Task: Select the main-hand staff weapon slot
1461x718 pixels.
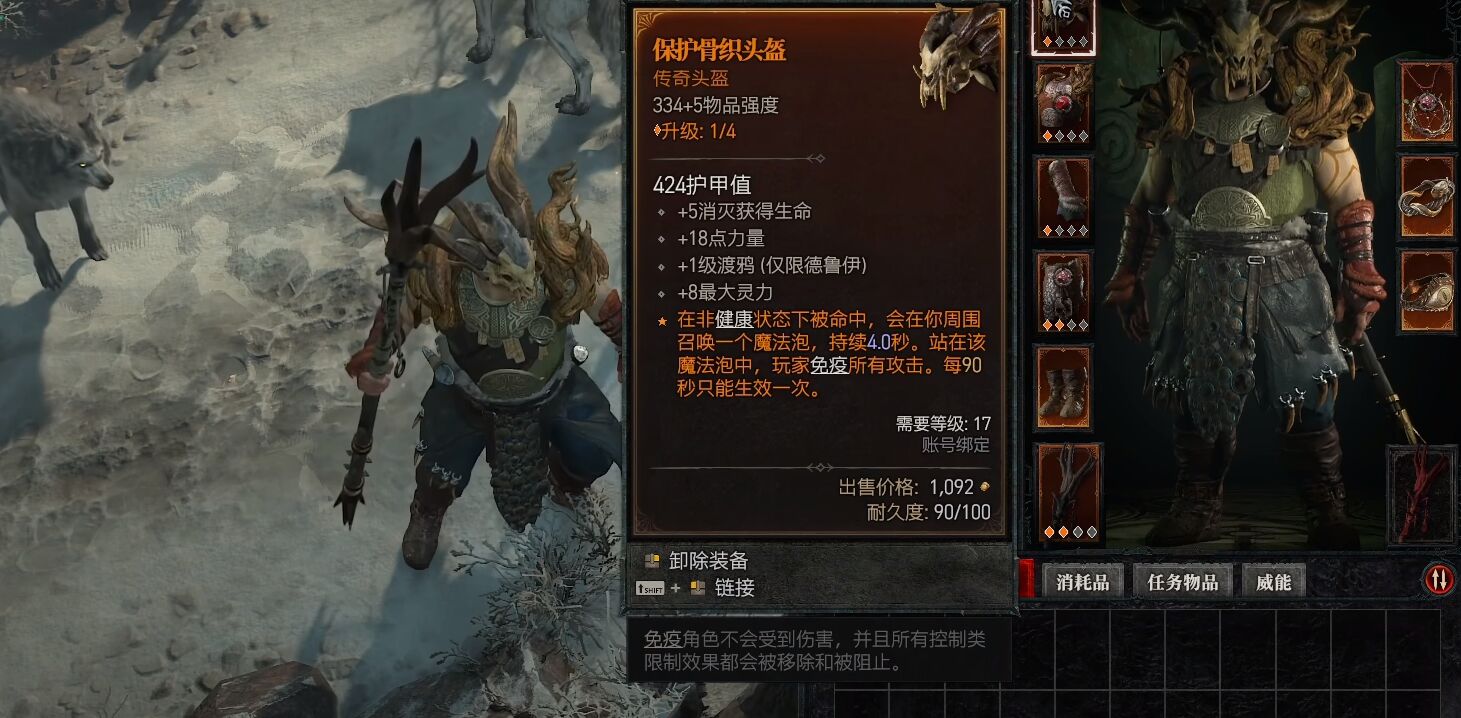Action: tap(1068, 492)
